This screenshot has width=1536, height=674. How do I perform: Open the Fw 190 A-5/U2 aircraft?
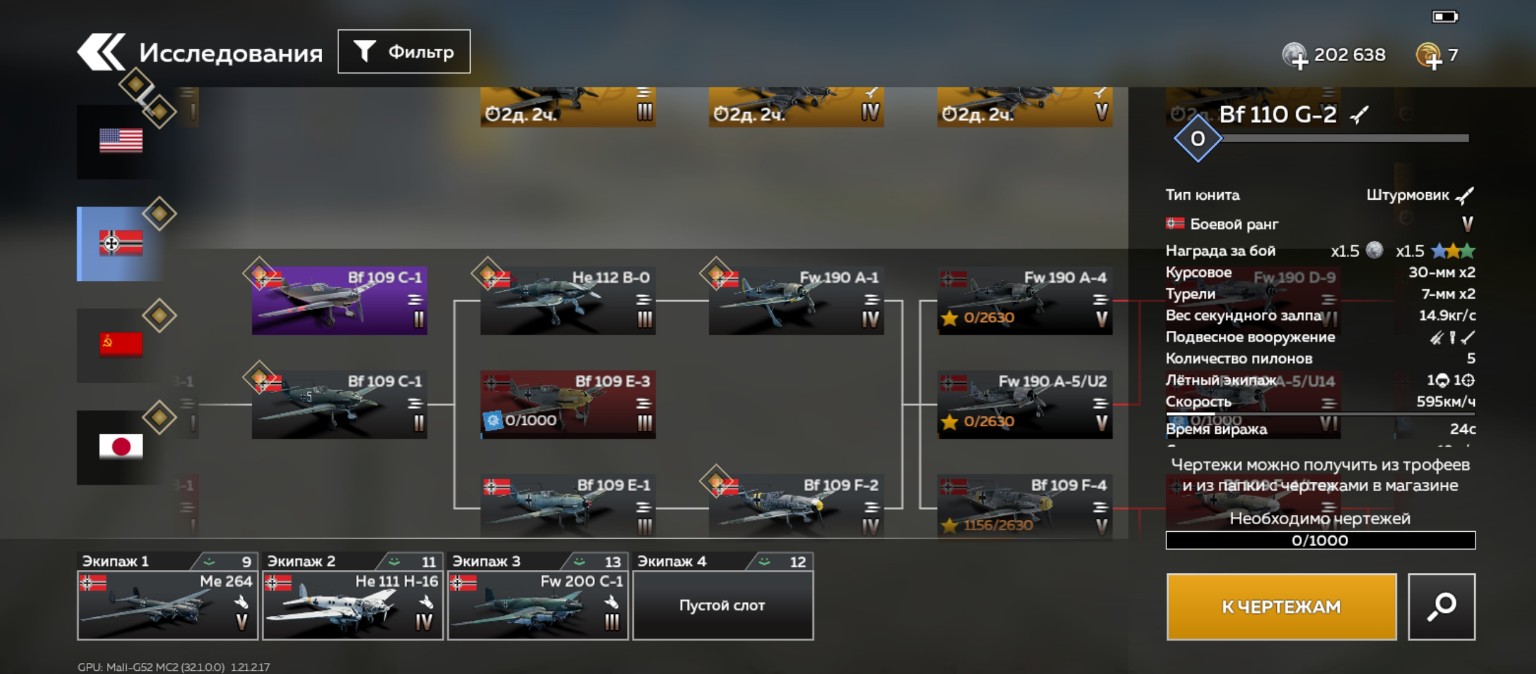(x=1025, y=404)
